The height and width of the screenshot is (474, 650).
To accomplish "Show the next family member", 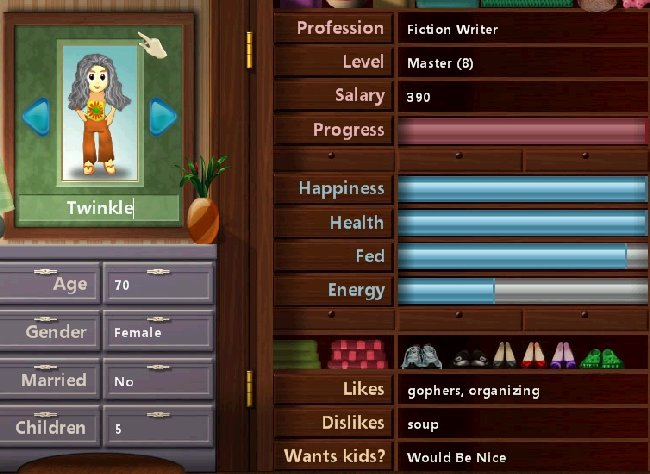I will [x=162, y=118].
